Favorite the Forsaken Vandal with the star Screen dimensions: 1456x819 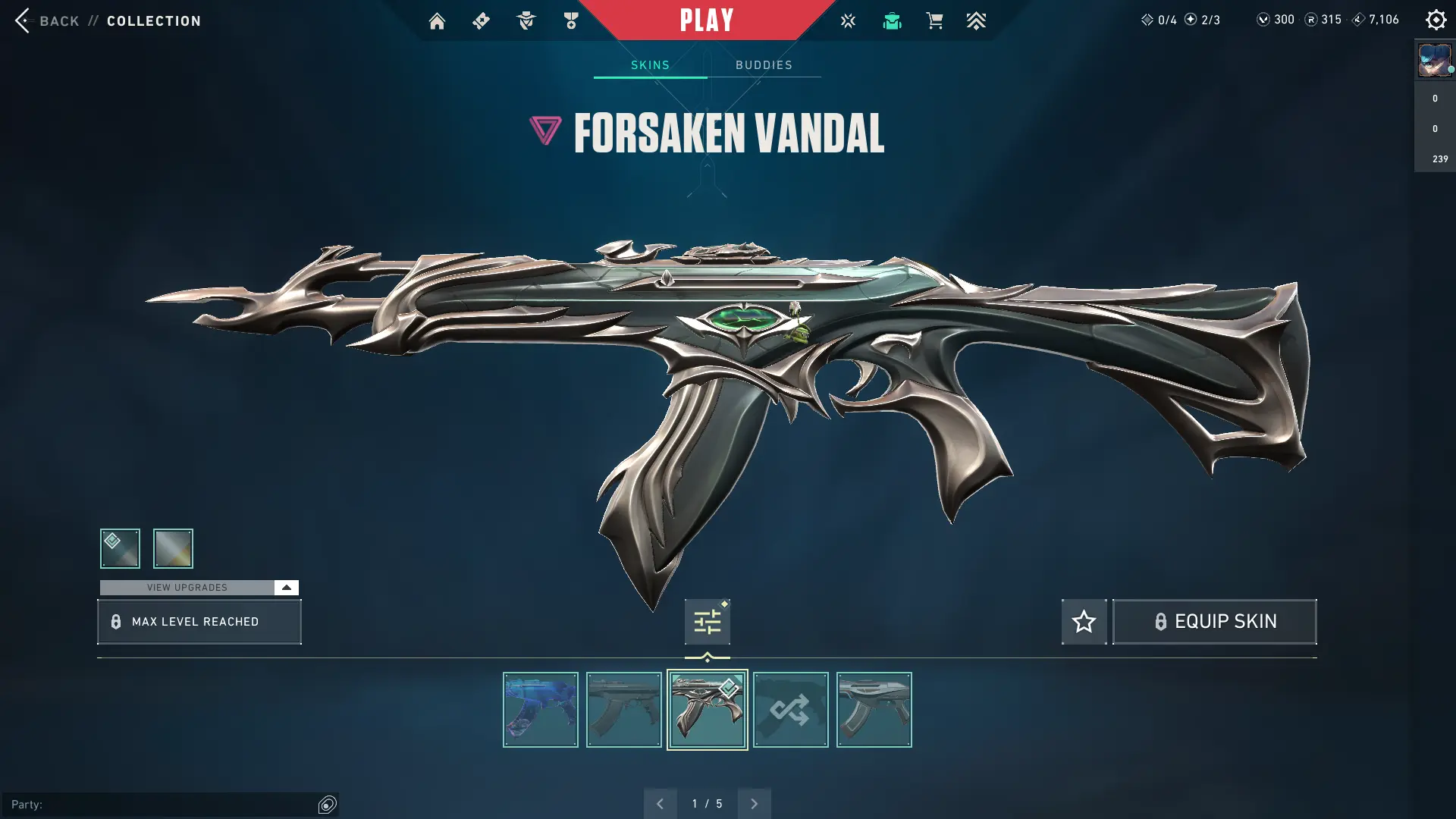pyautogui.click(x=1084, y=621)
